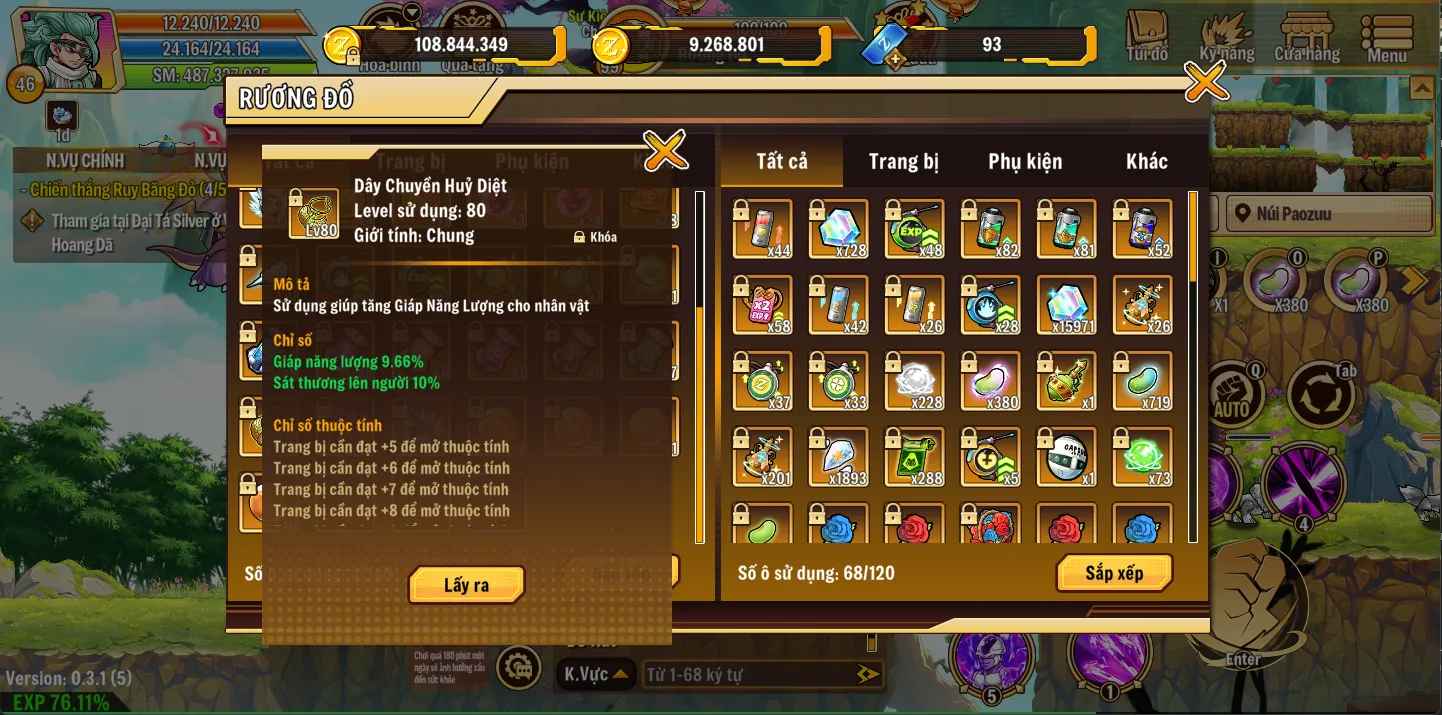The image size is (1442, 715).
Task: Open the Phụ kiện tab
Action: pos(1025,162)
